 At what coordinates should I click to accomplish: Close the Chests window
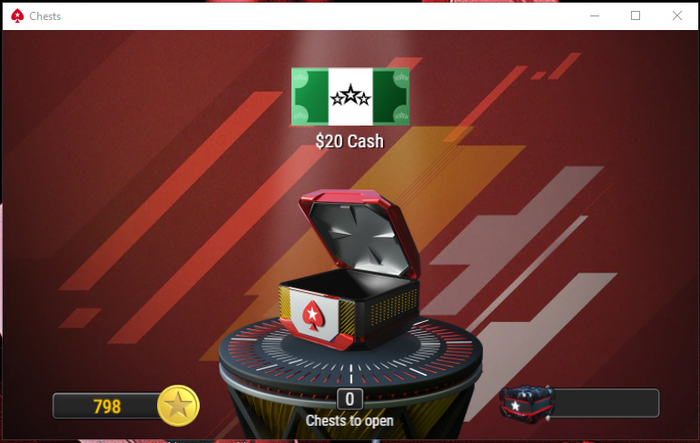pyautogui.click(x=675, y=15)
